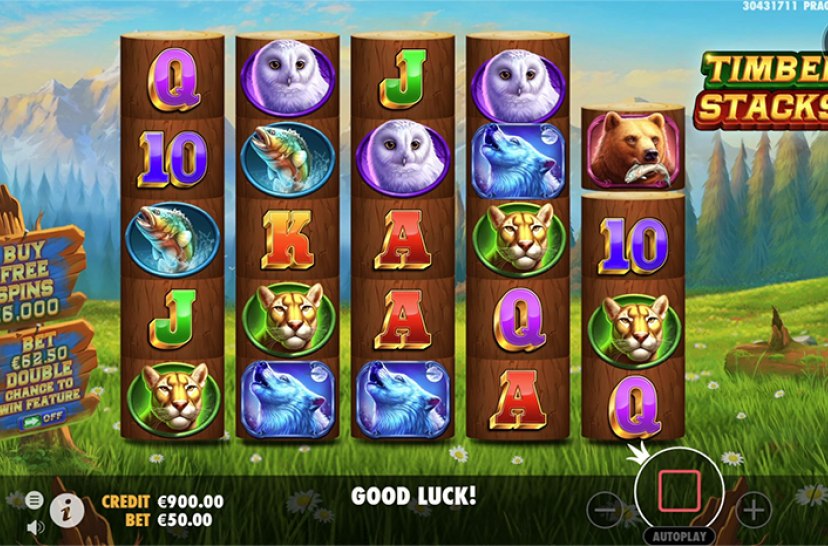Show the game info paytable
Viewport: 828px width, 546px height.
(66, 510)
